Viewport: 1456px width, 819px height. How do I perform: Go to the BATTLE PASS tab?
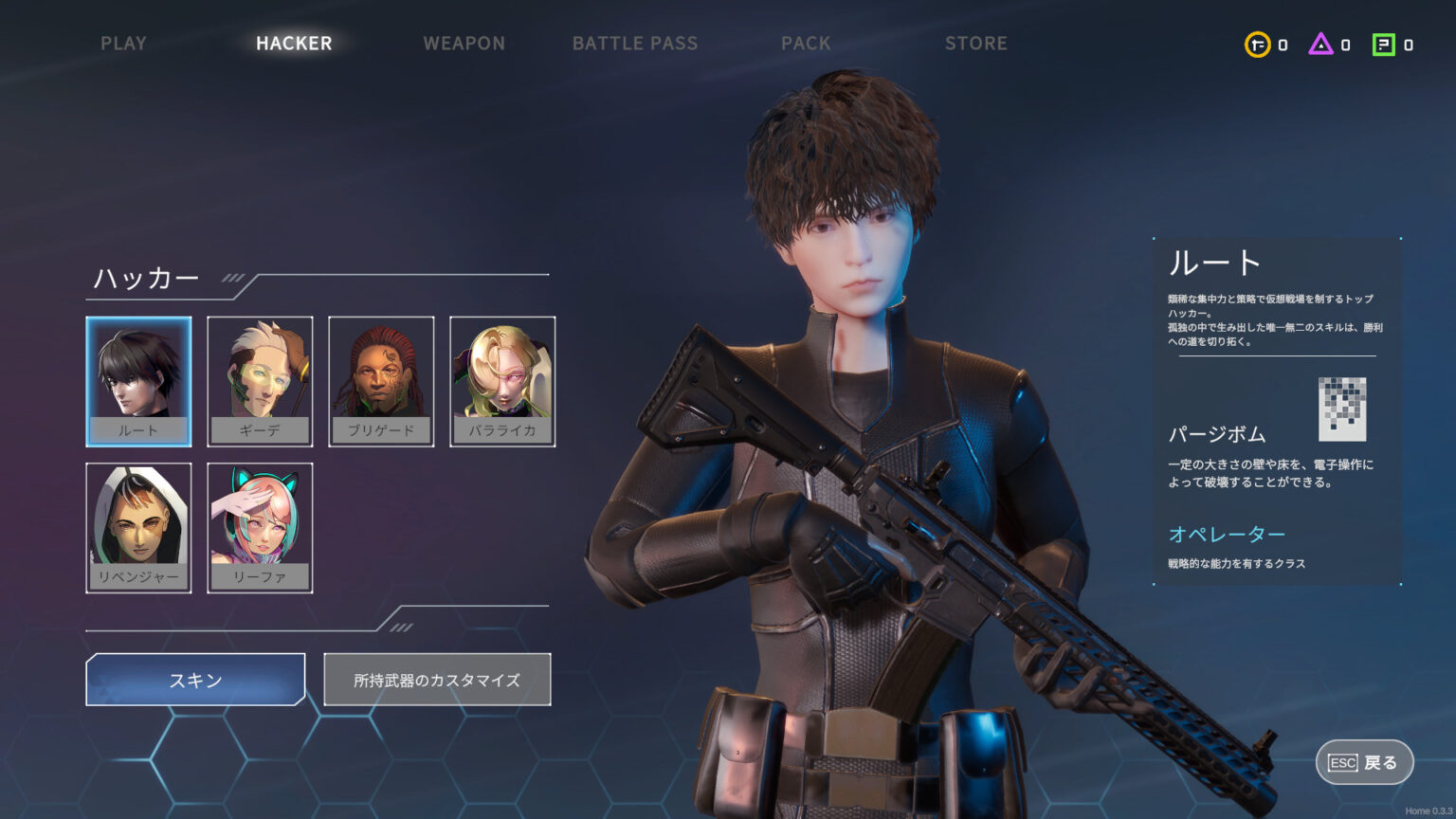pyautogui.click(x=634, y=44)
